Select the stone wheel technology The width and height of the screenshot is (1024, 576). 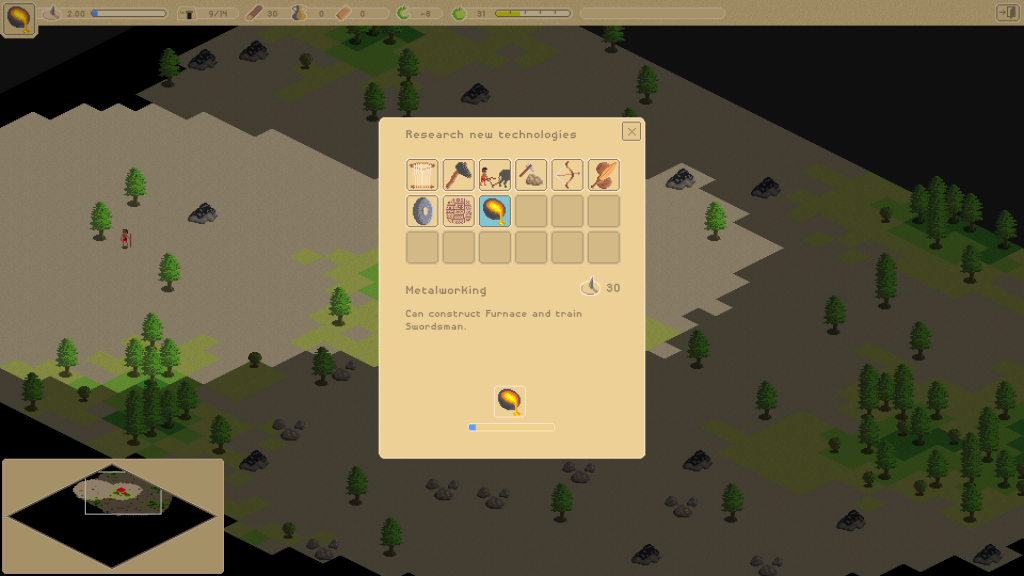(422, 211)
